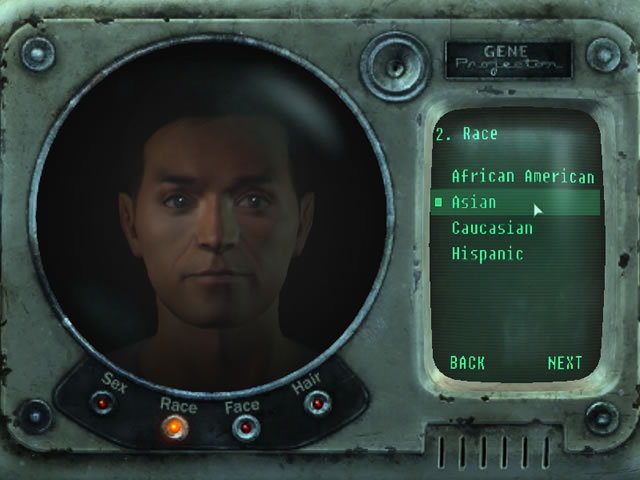Continue with the NEXT button
This screenshot has width=640, height=480.
pyautogui.click(x=565, y=363)
